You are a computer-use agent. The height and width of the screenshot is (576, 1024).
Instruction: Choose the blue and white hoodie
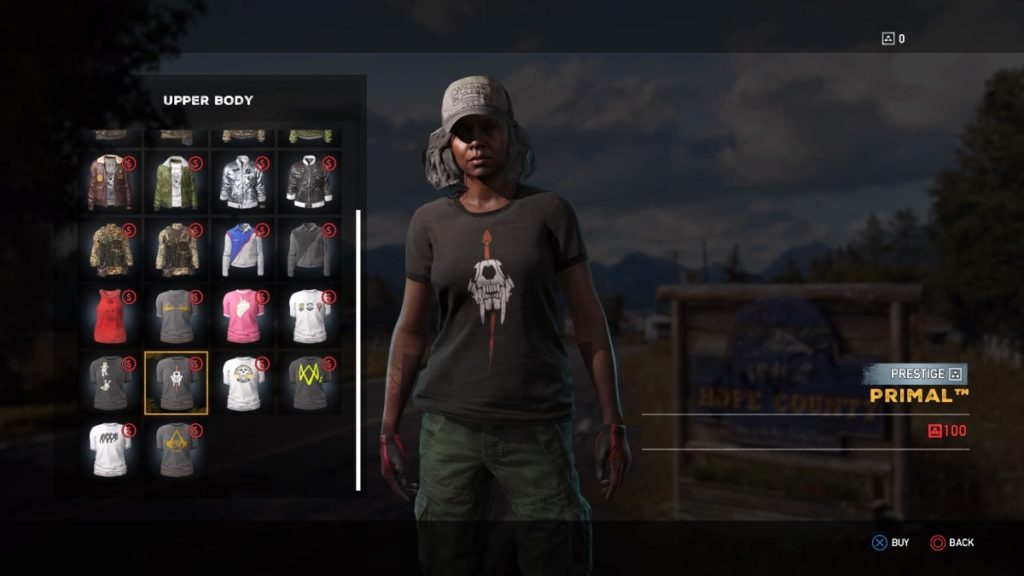coord(243,249)
